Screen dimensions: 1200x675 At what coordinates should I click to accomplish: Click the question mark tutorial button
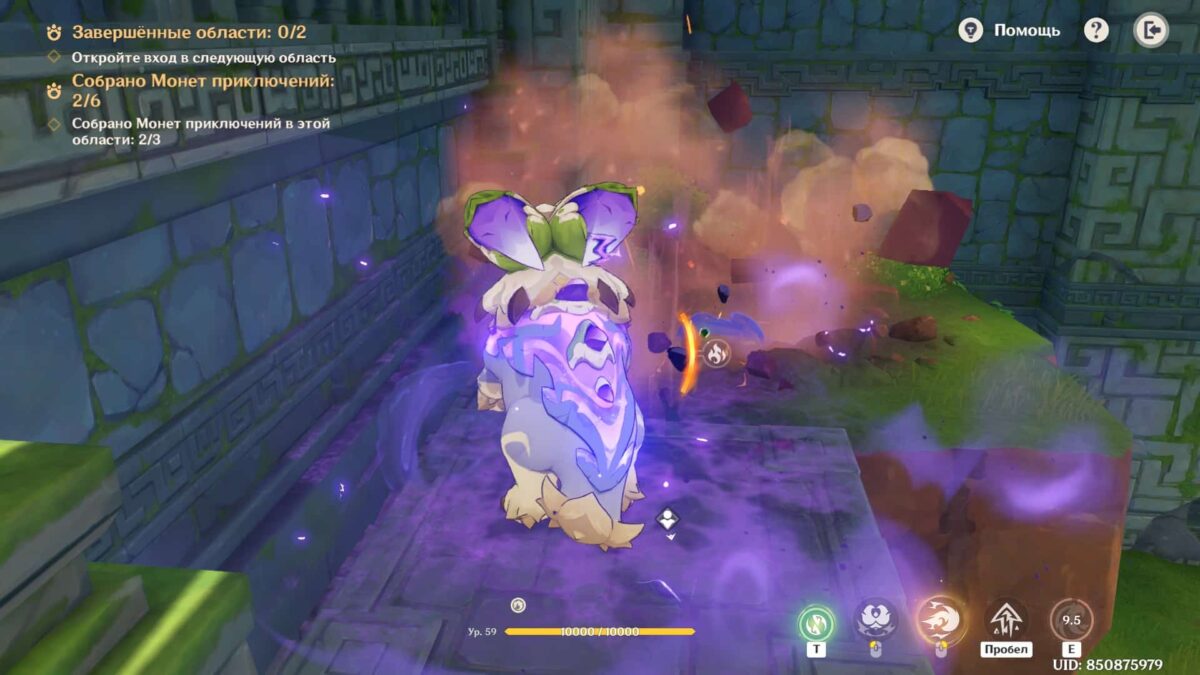tap(1096, 30)
